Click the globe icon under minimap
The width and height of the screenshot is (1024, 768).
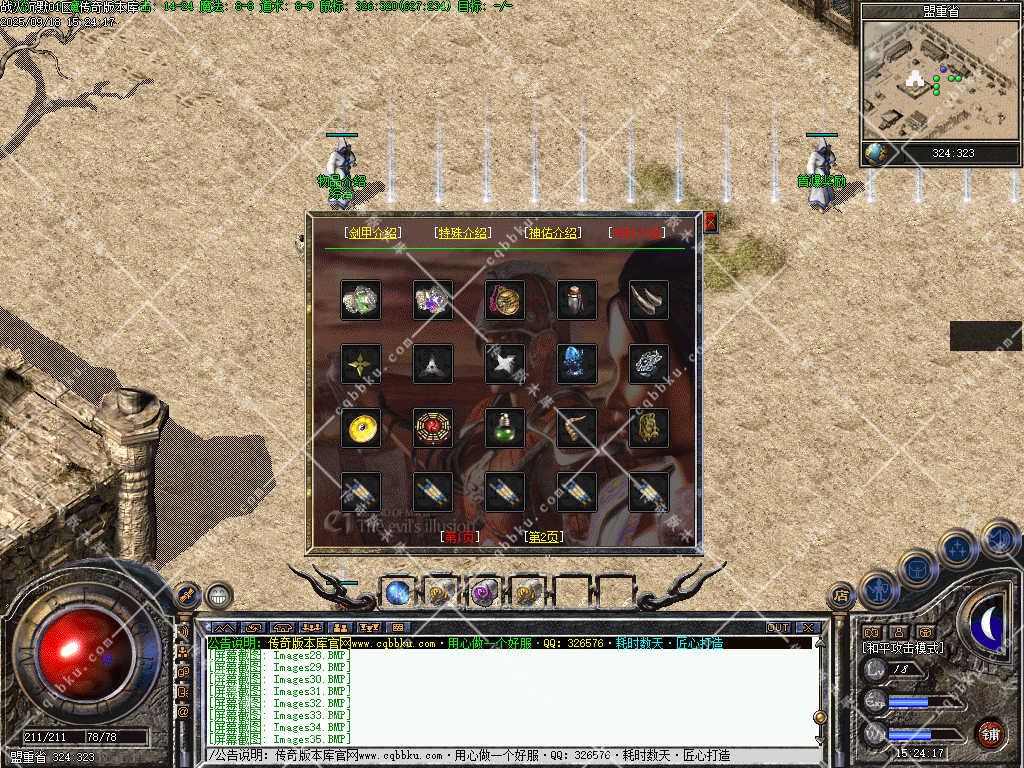pos(876,153)
